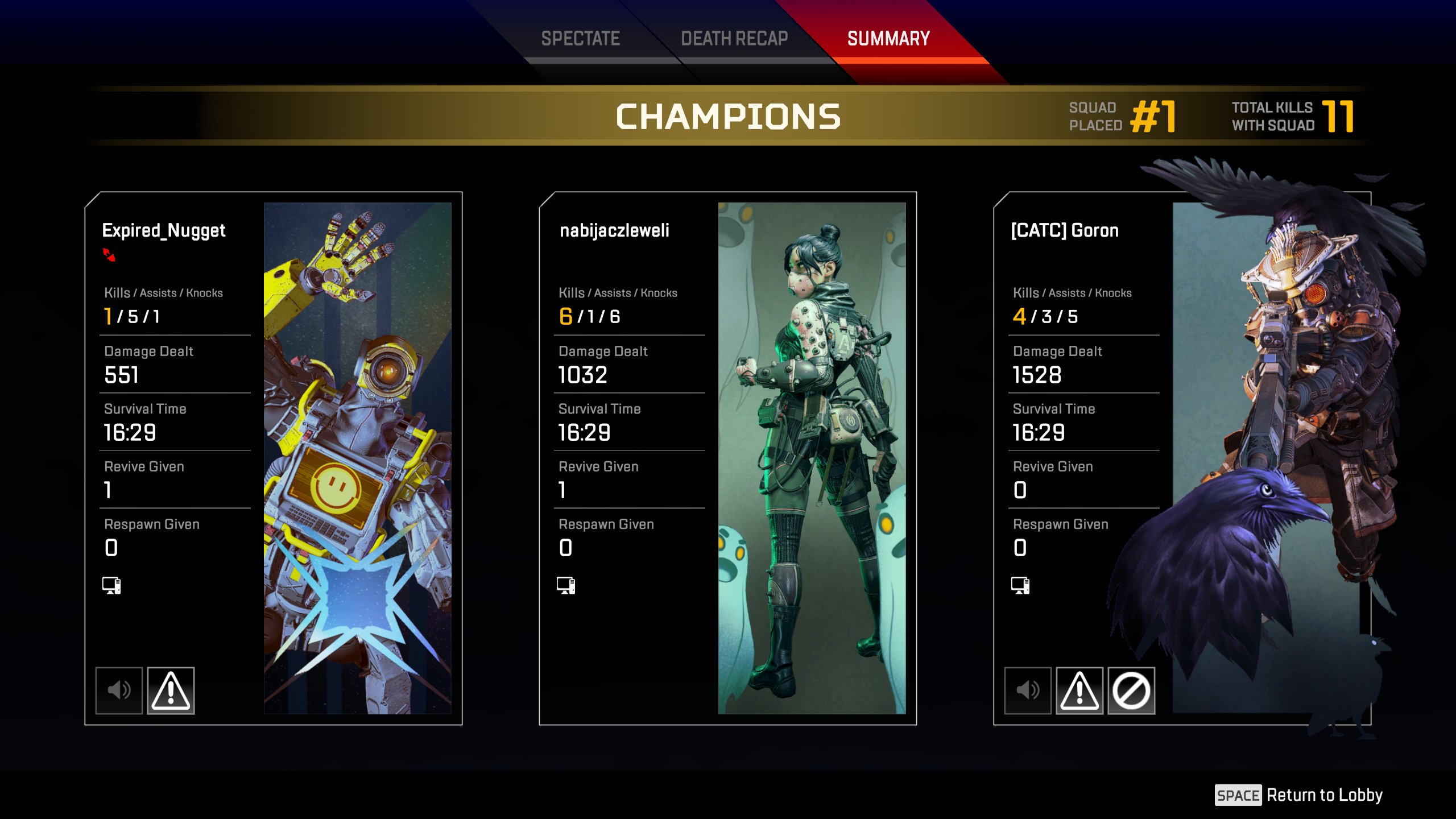Return to Lobby

coord(1298,795)
